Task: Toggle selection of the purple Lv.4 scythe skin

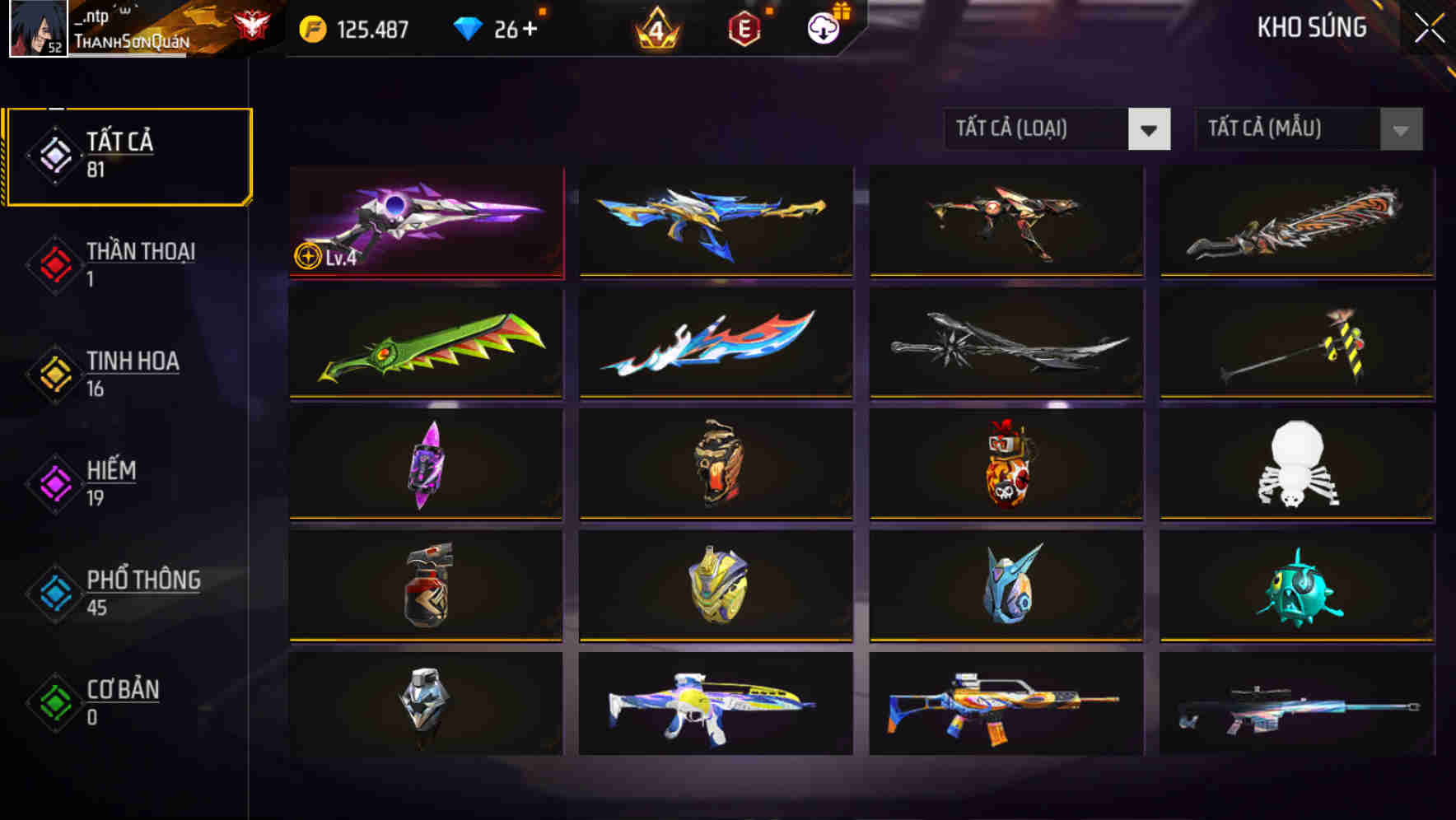Action: coord(425,222)
